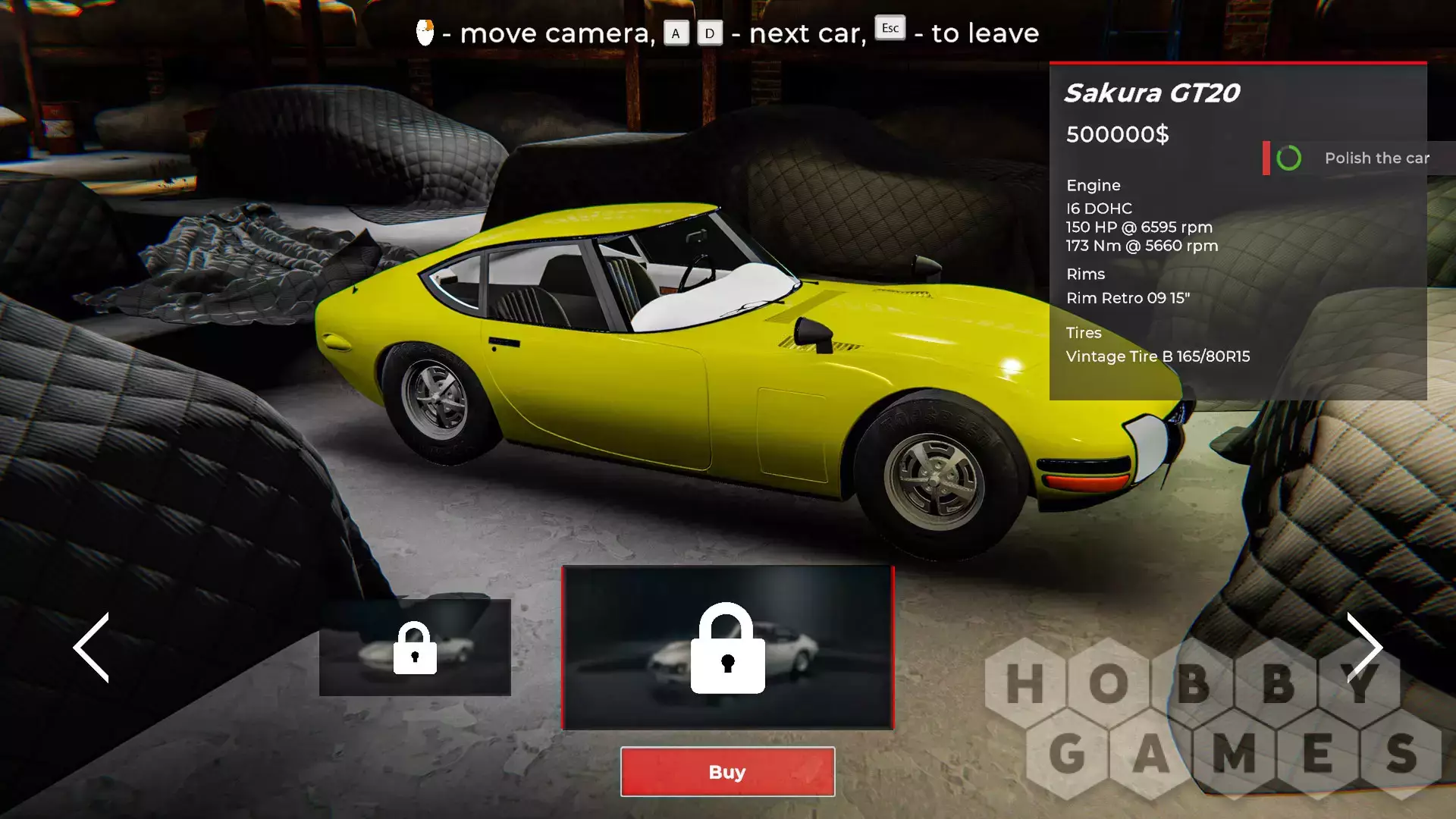Advance to the next car with right arrow
This screenshot has height=819, width=1456.
1363,647
